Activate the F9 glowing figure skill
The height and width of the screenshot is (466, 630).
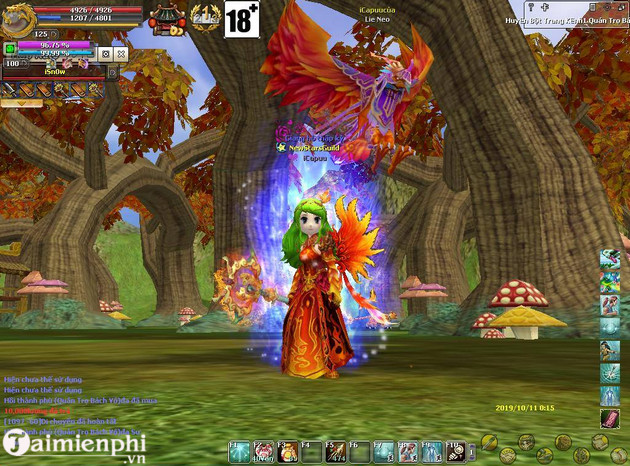click(432, 452)
